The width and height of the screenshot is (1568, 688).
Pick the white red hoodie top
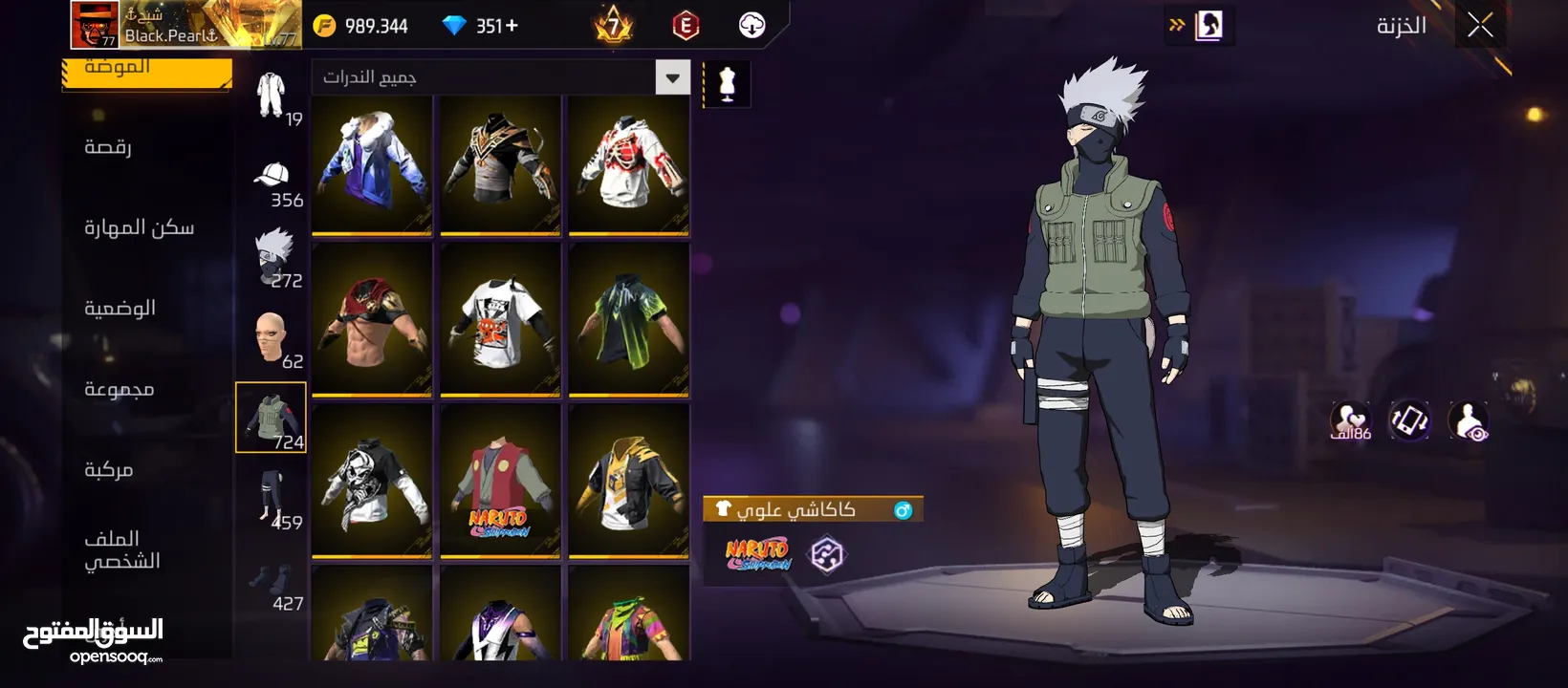pyautogui.click(x=628, y=164)
